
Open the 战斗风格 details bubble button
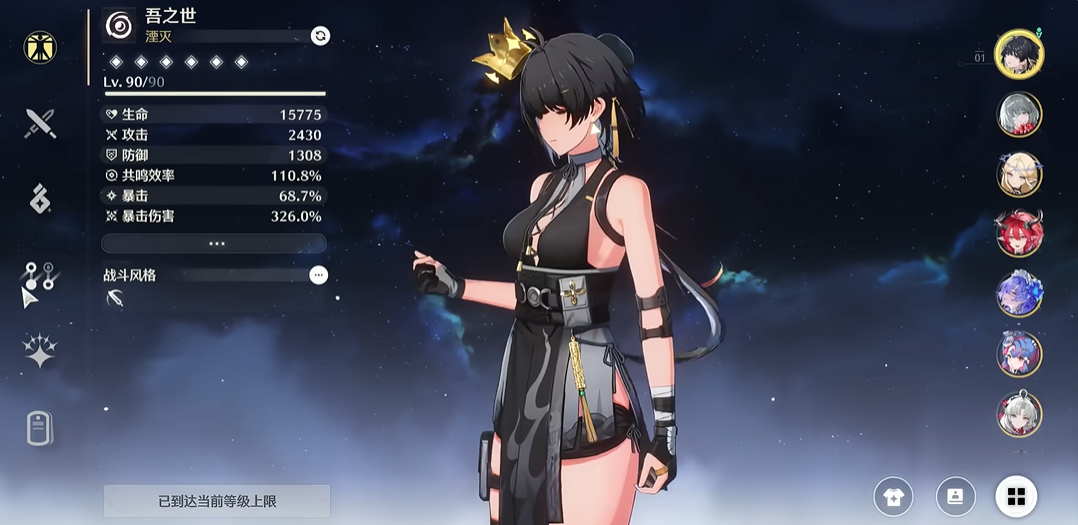318,275
